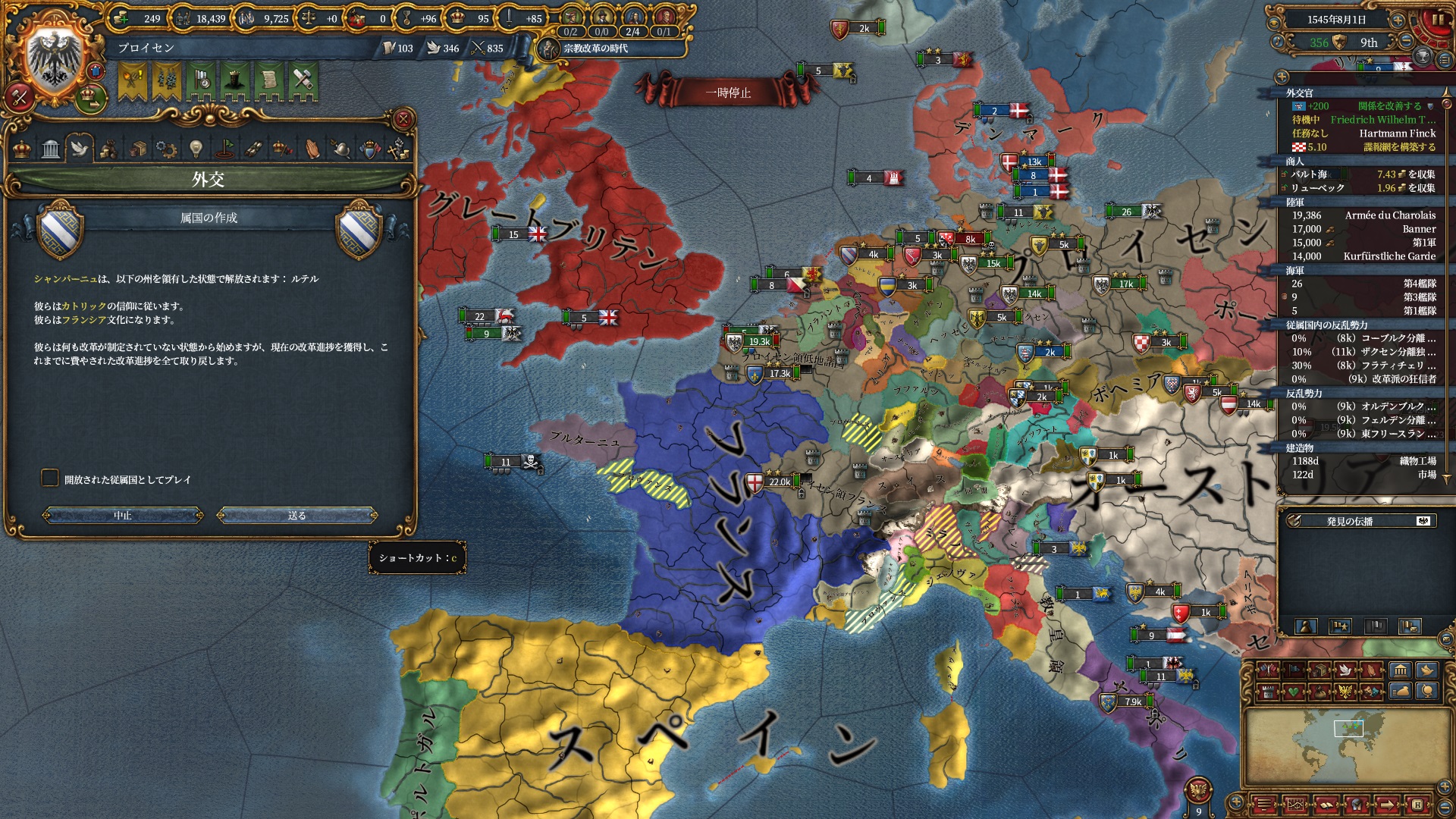
Task: Increase game speed with the plus button
Action: pos(1398,20)
